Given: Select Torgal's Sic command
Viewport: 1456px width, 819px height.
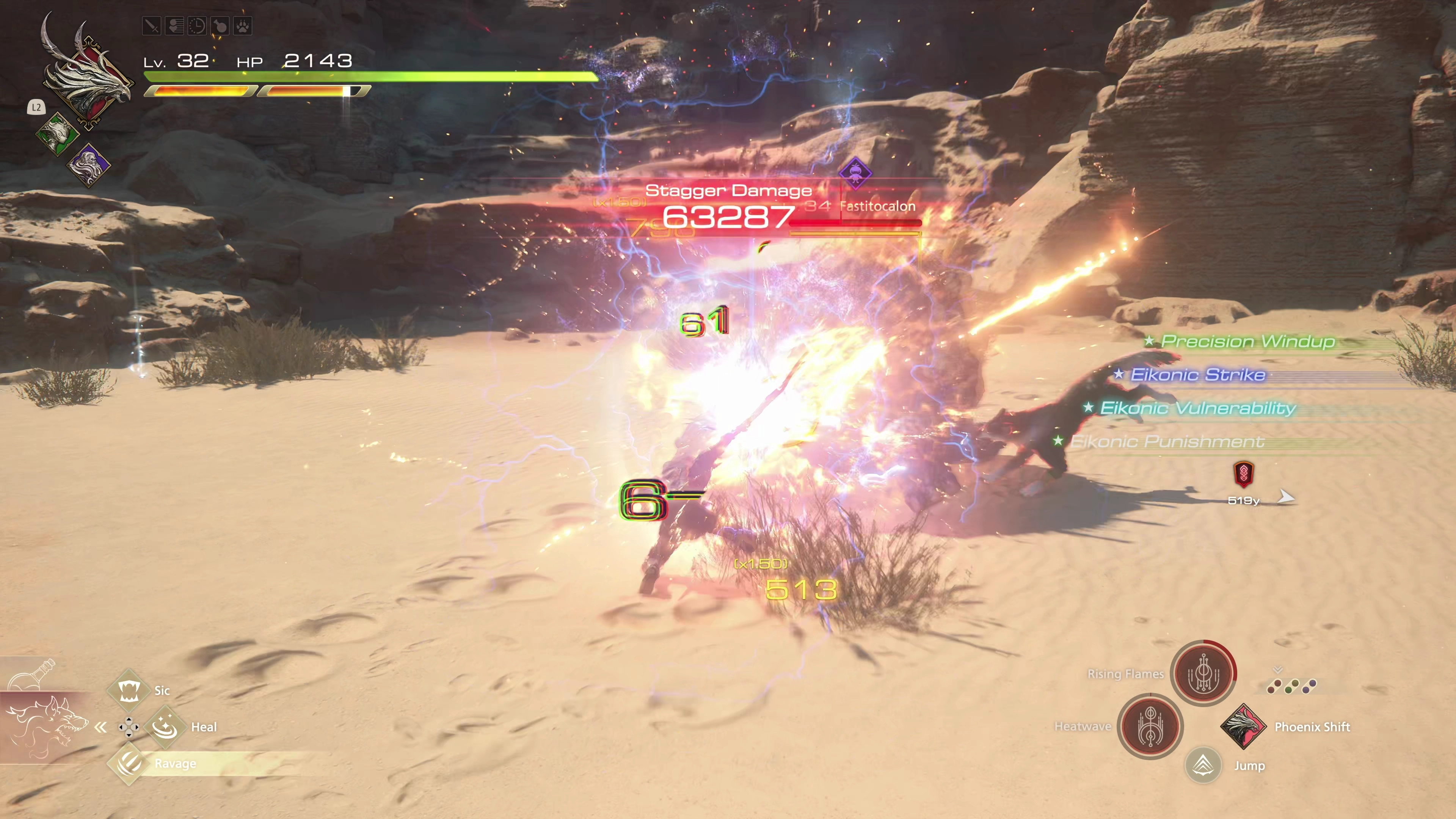Looking at the screenshot, I should (x=129, y=690).
